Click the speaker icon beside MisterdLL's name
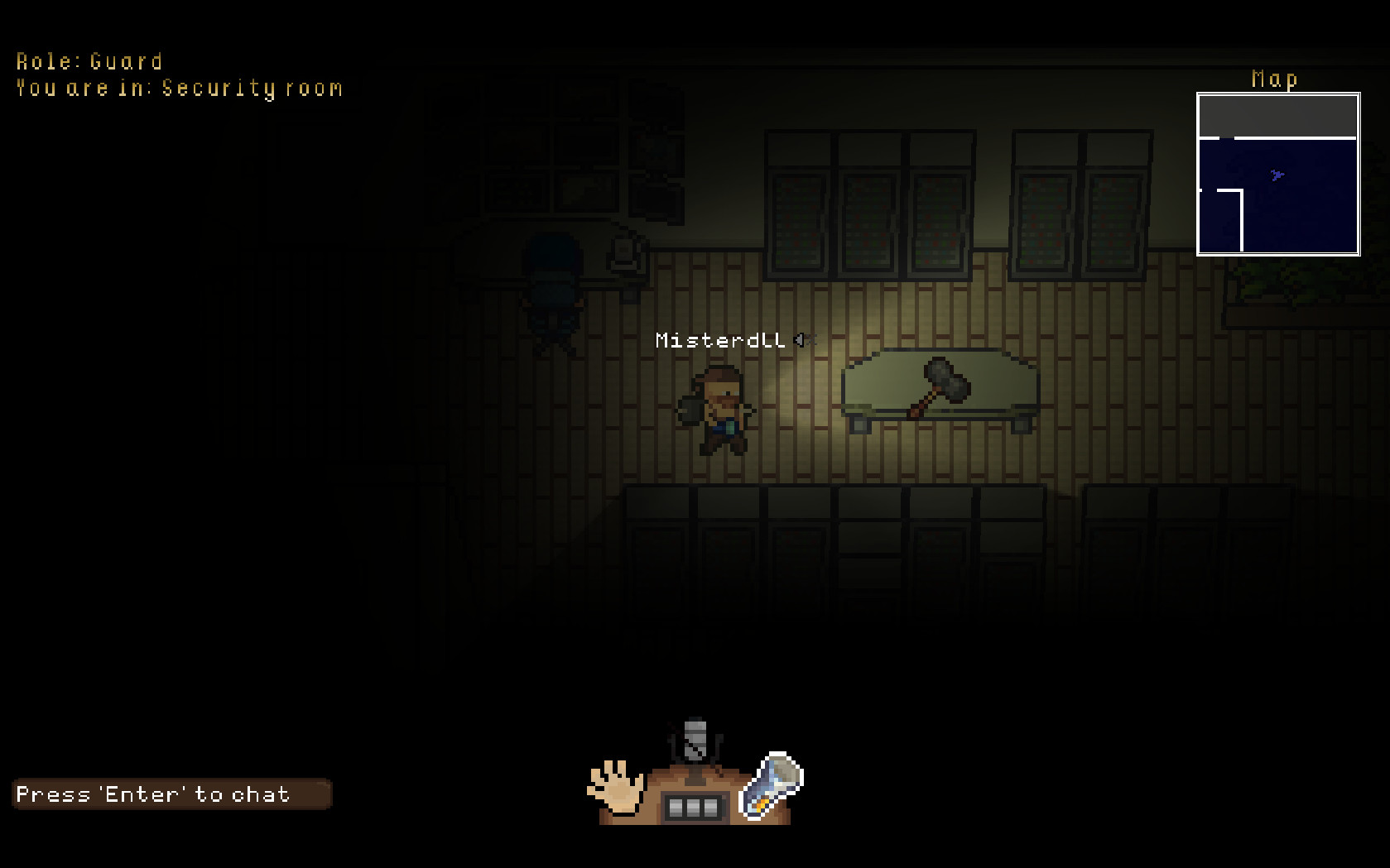Screen dimensions: 1390x868 coord(797,338)
